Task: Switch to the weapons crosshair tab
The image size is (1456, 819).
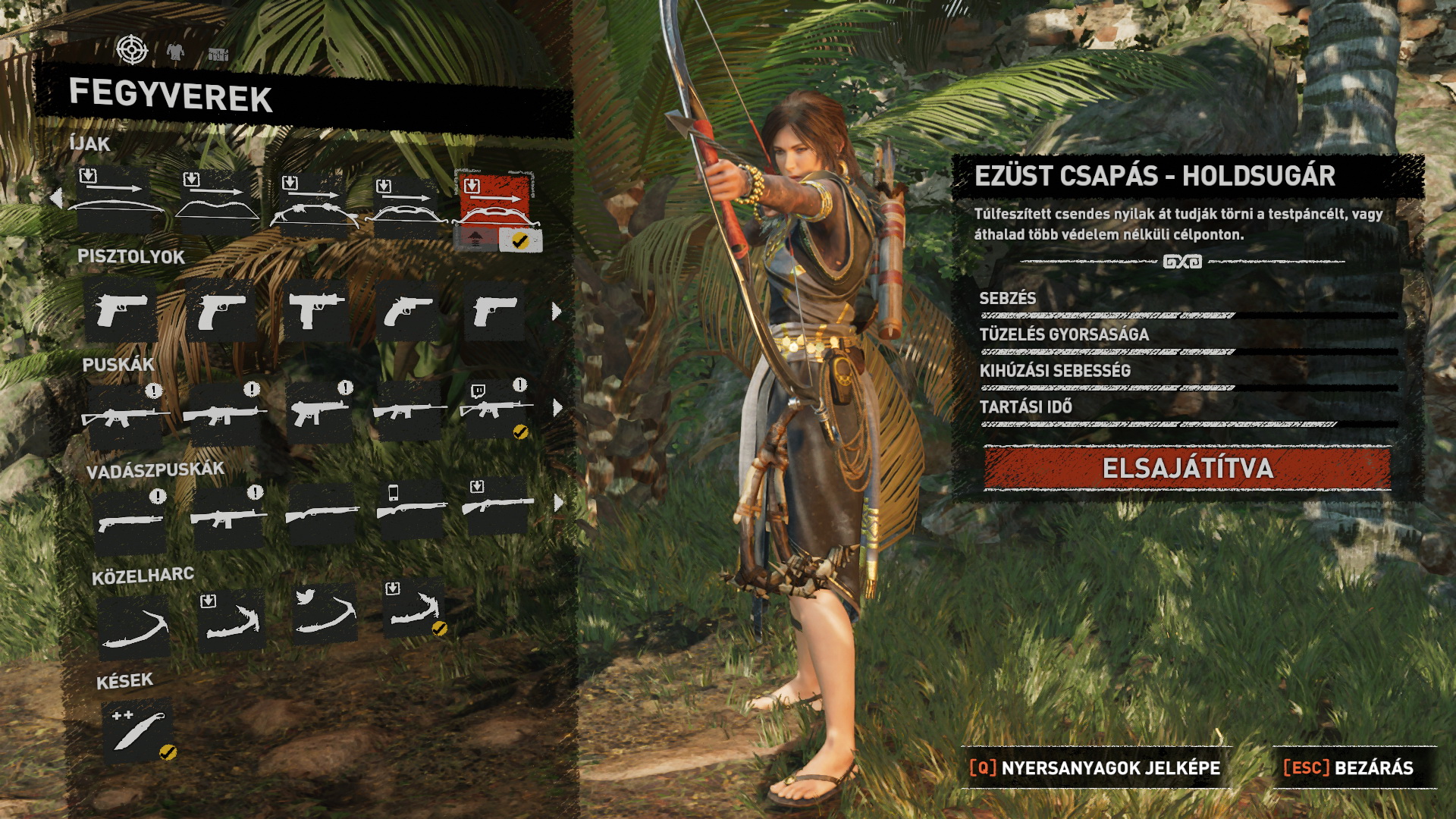Action: (132, 50)
